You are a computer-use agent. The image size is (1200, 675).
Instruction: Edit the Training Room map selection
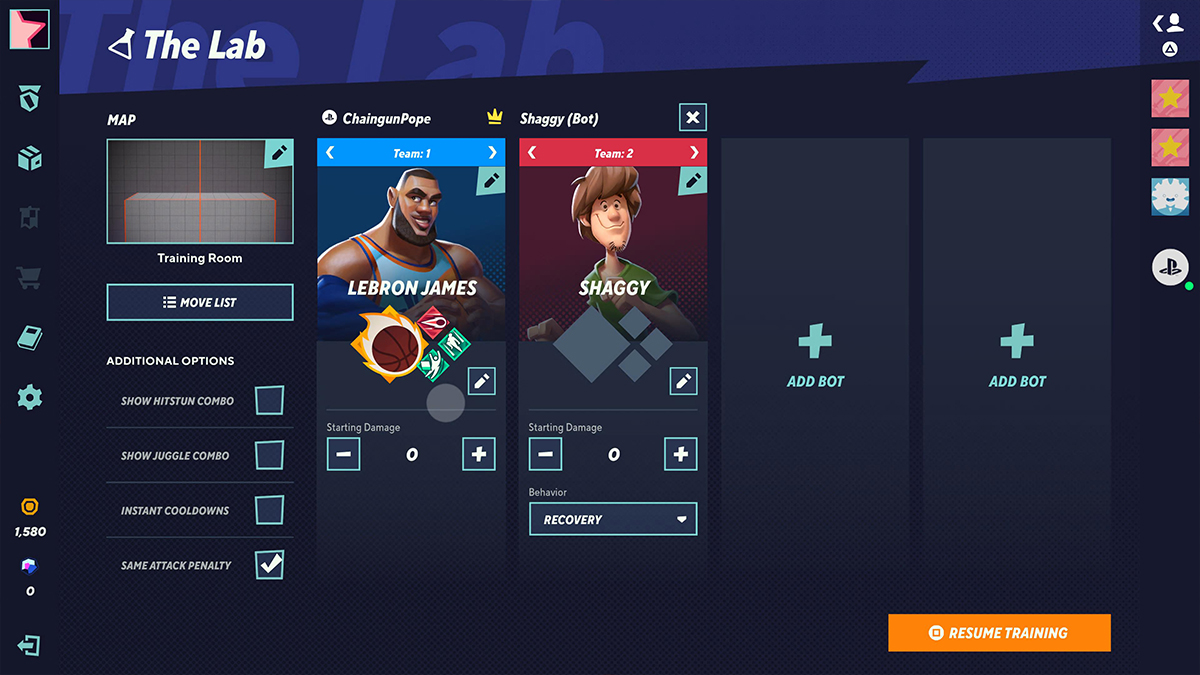pyautogui.click(x=279, y=153)
